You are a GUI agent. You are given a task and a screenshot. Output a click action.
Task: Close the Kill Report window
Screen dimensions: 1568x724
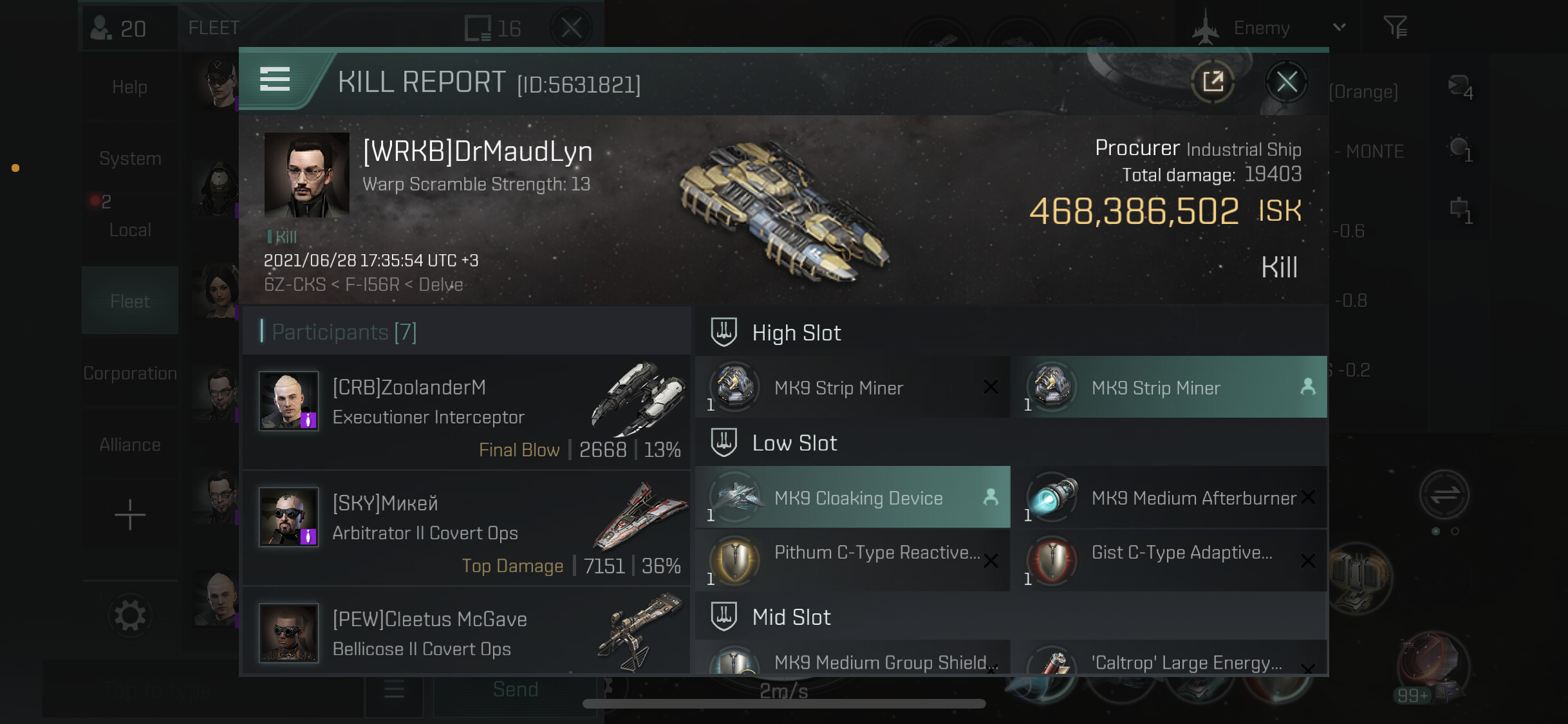[x=1286, y=82]
